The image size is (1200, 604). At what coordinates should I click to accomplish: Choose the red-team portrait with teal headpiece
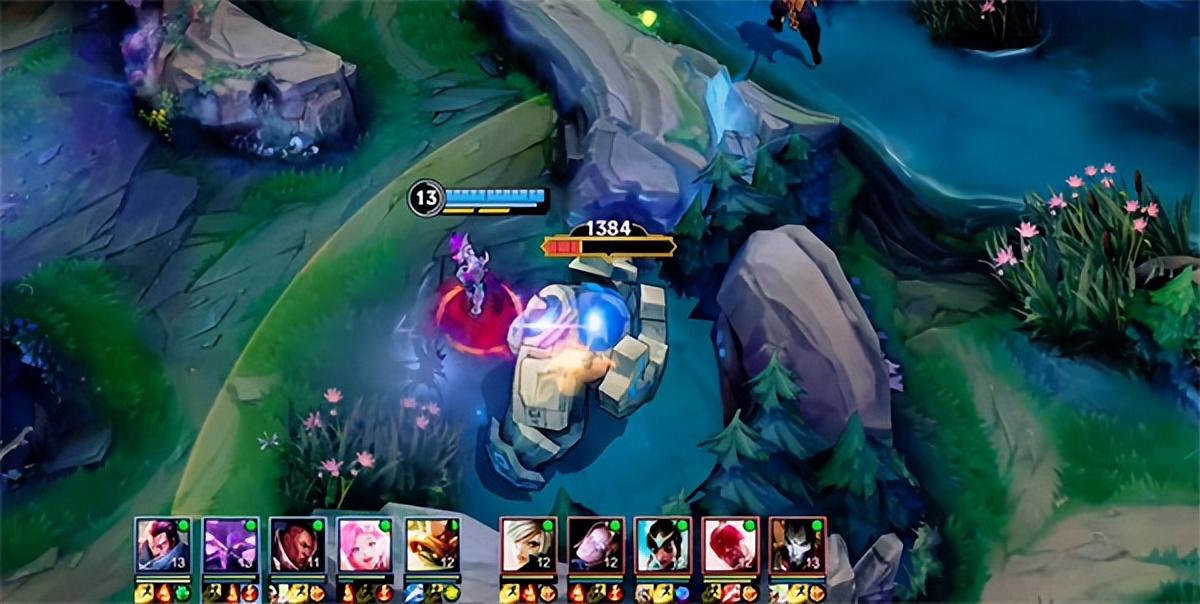(663, 545)
